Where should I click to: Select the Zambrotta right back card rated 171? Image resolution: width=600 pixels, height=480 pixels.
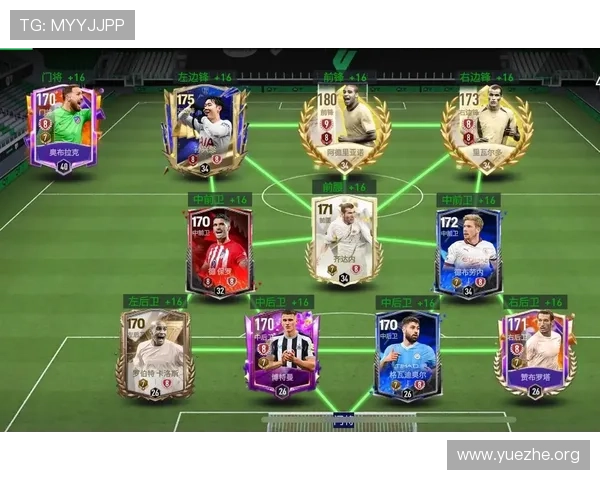(535, 353)
